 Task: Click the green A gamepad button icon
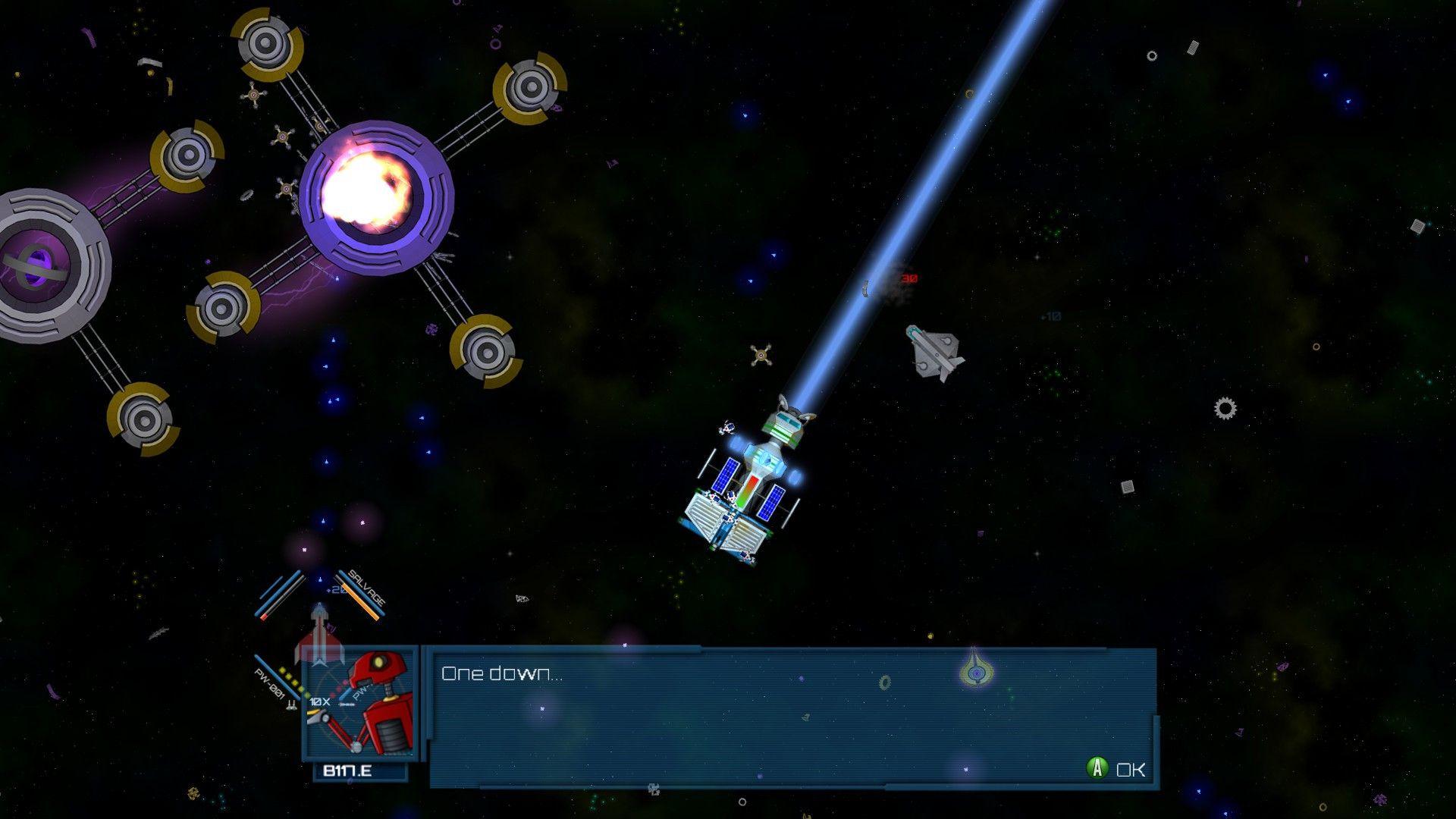(1098, 768)
